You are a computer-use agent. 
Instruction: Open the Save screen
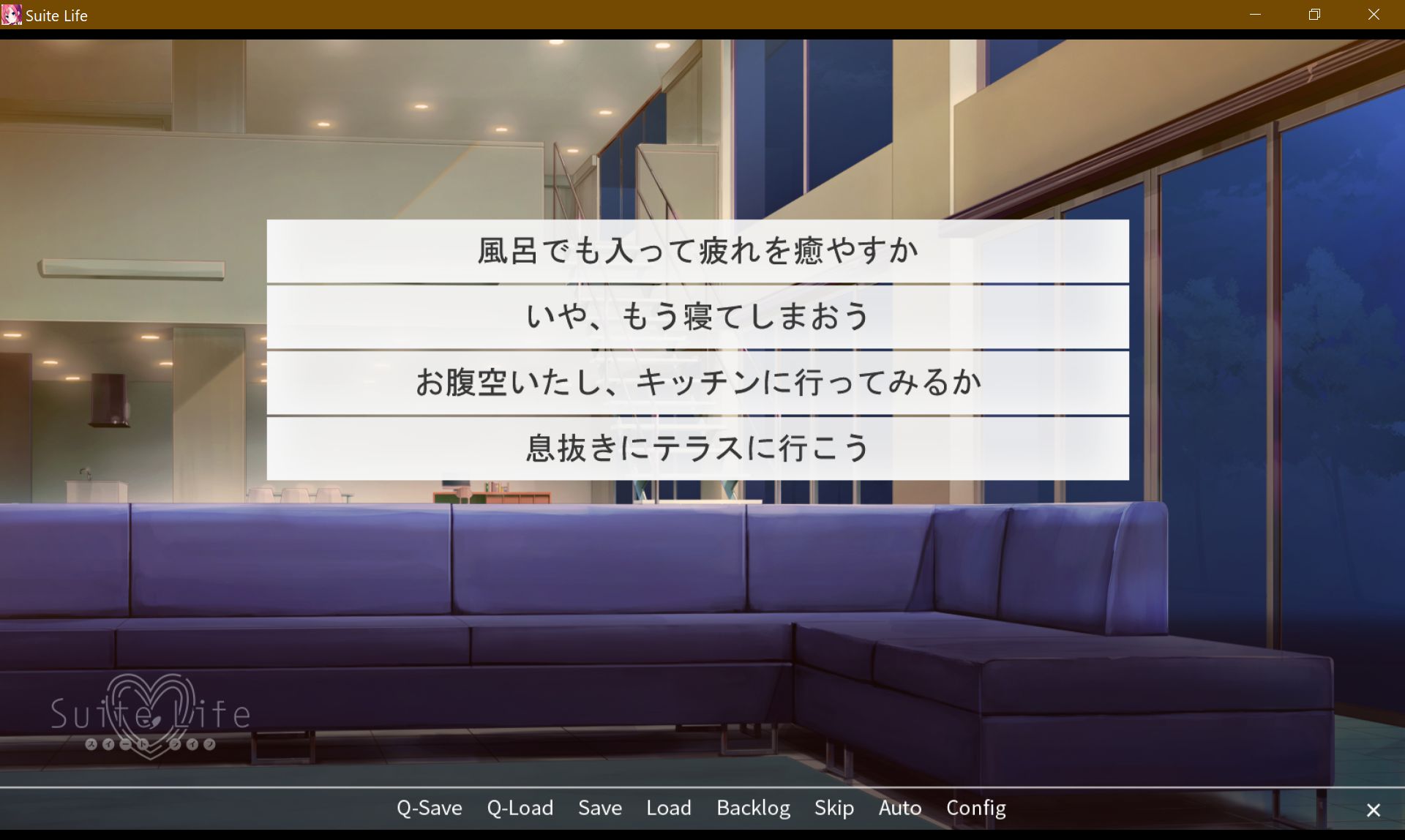[x=599, y=808]
